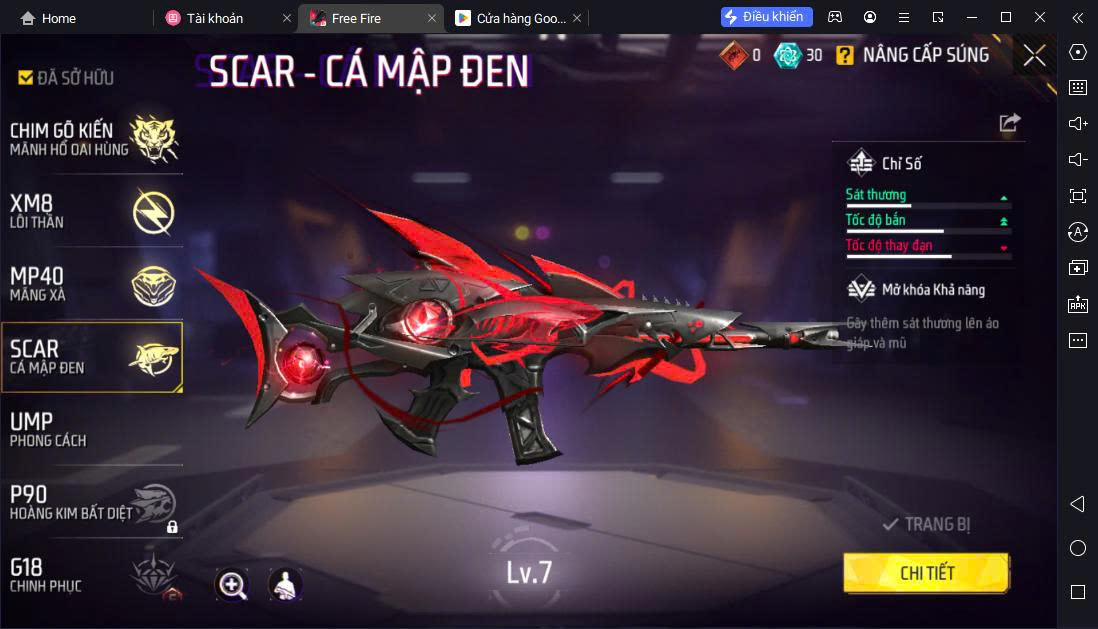Zoom the weapon with the magnifier icon
Image resolution: width=1098 pixels, height=629 pixels.
pos(232,585)
